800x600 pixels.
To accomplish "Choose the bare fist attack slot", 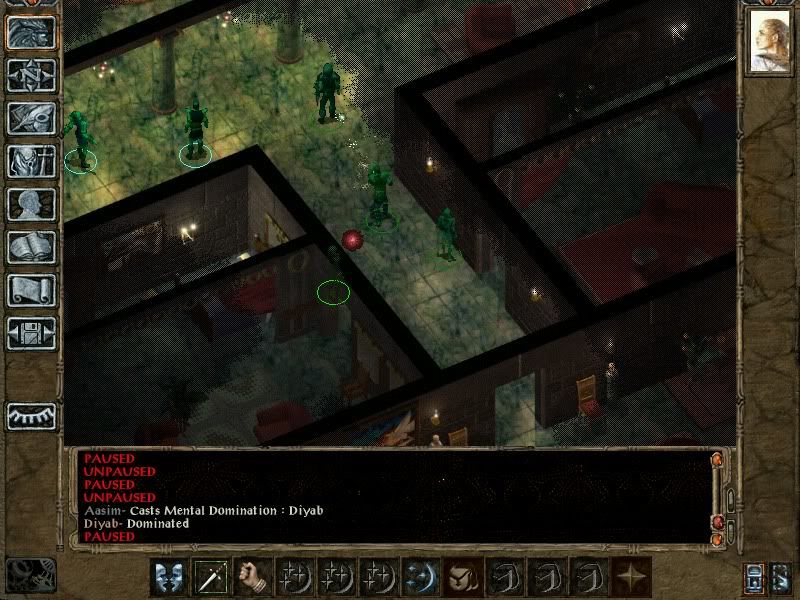I will [x=254, y=577].
